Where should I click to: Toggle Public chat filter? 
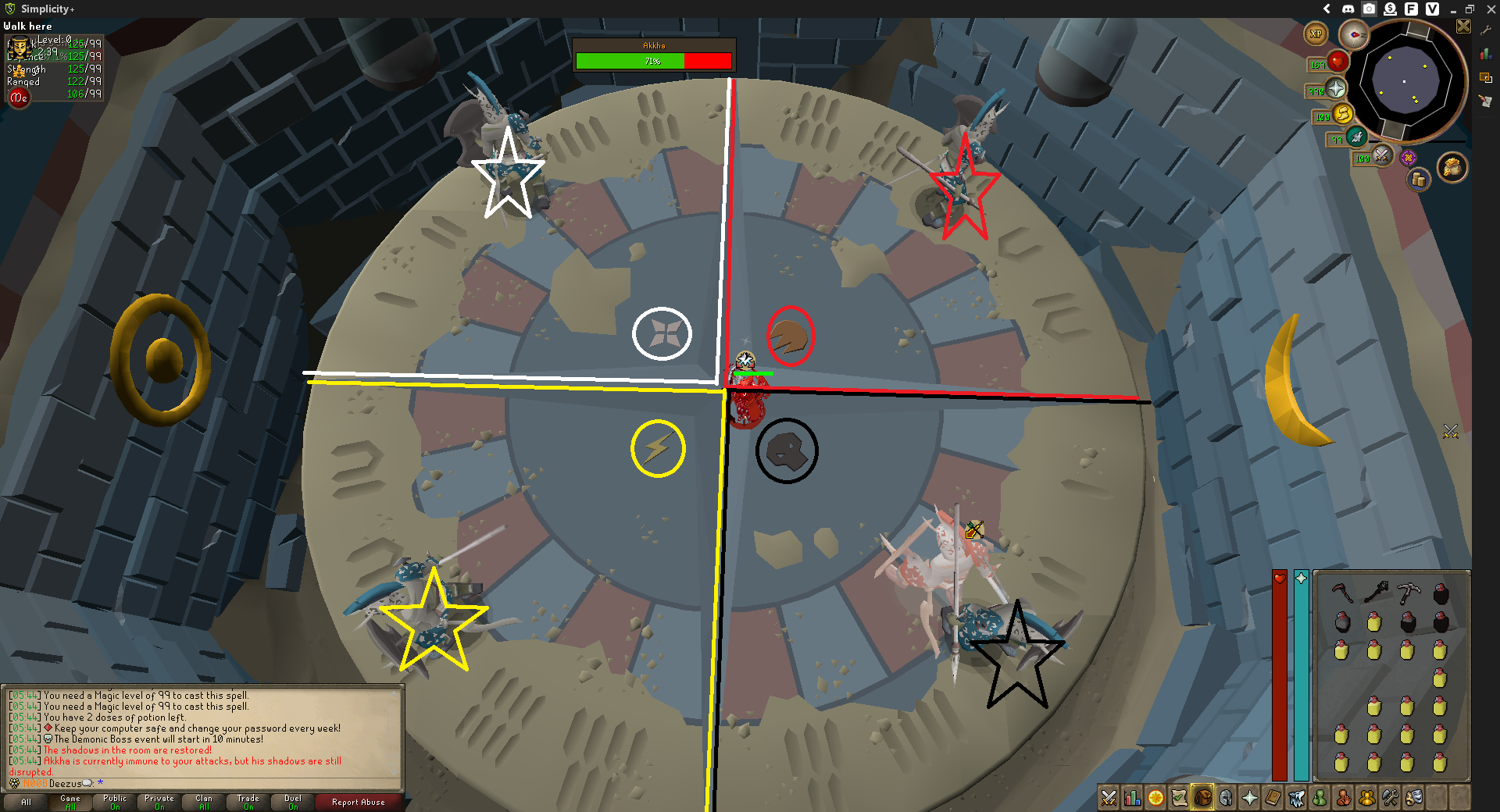[114, 802]
